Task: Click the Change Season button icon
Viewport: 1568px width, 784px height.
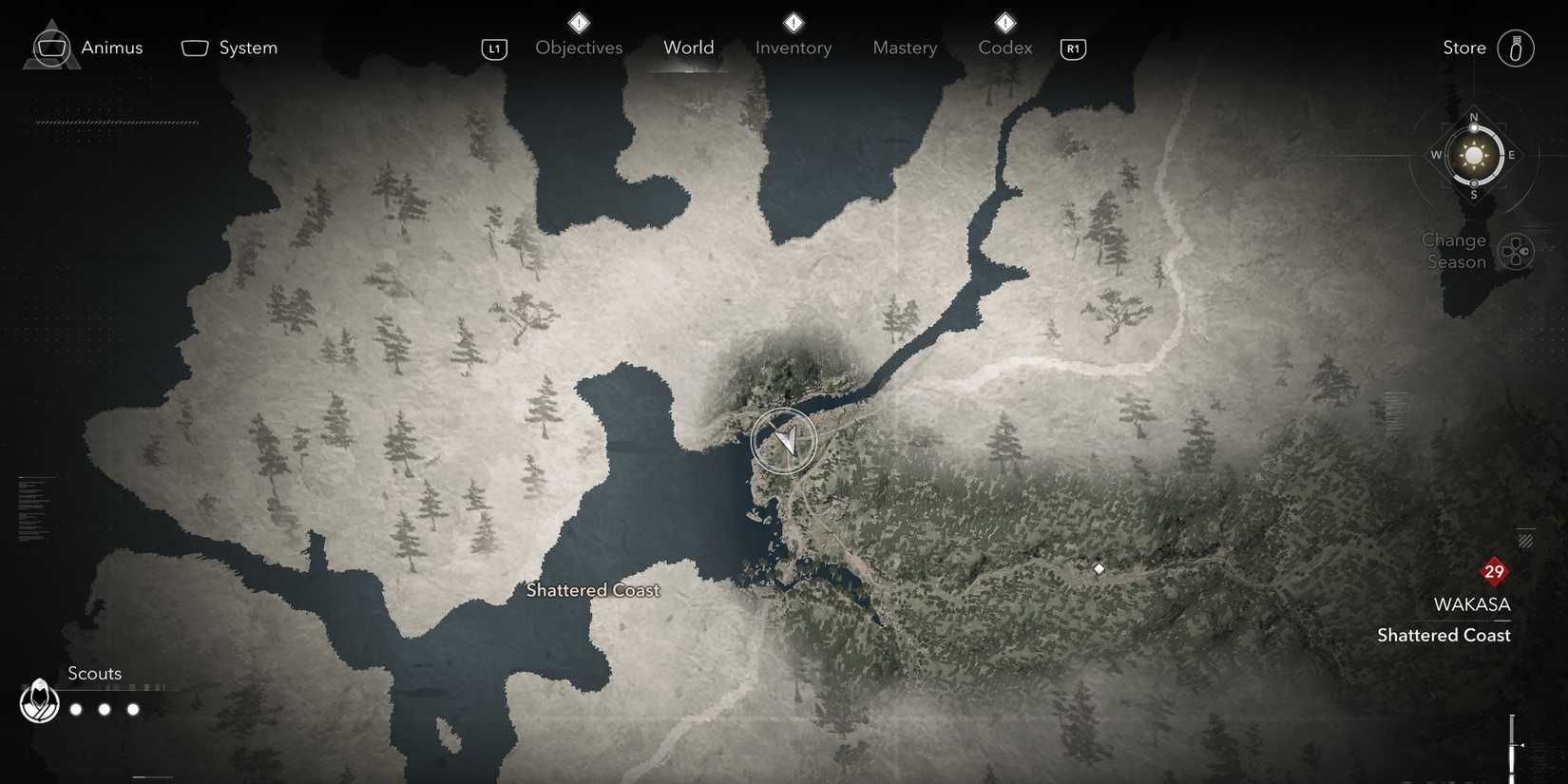Action: (x=1517, y=251)
